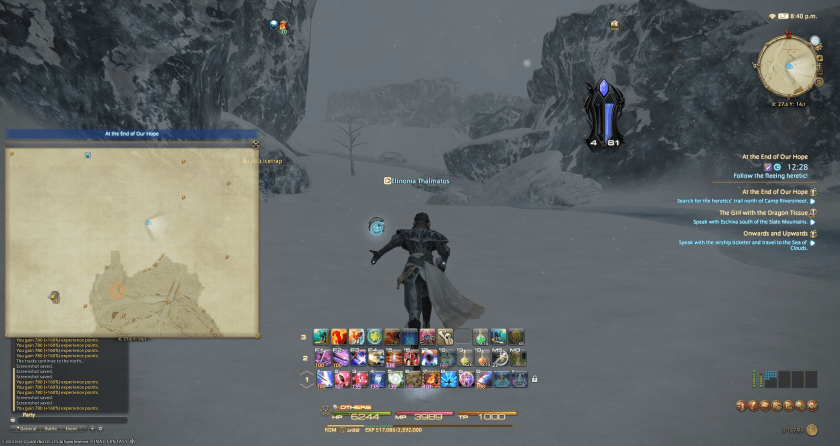Screen dimensions: 840x446
Task: Cycle hotbar 1 with up arrow
Action: coord(306,372)
